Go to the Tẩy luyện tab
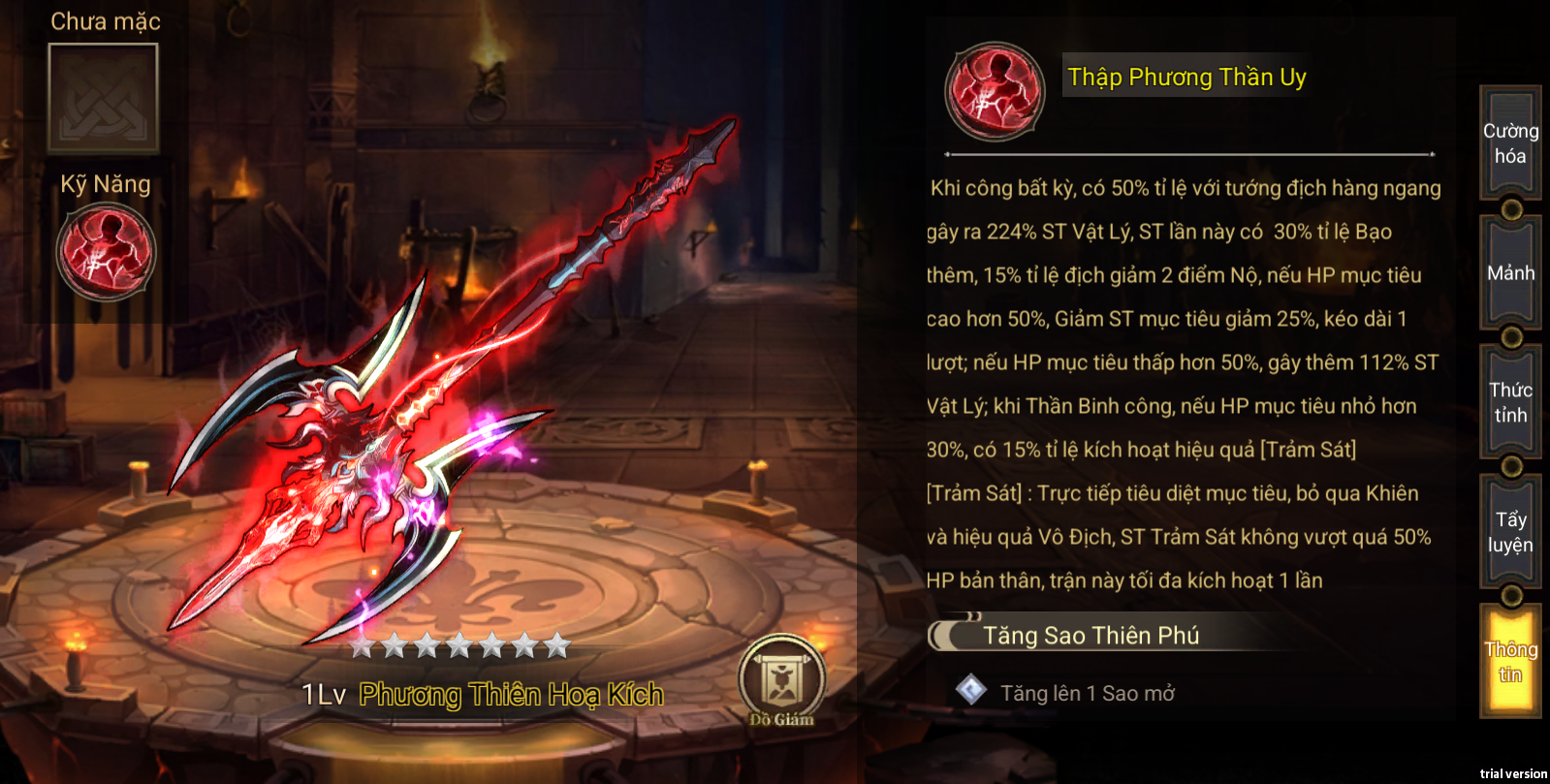1550x784 pixels. coord(1510,532)
